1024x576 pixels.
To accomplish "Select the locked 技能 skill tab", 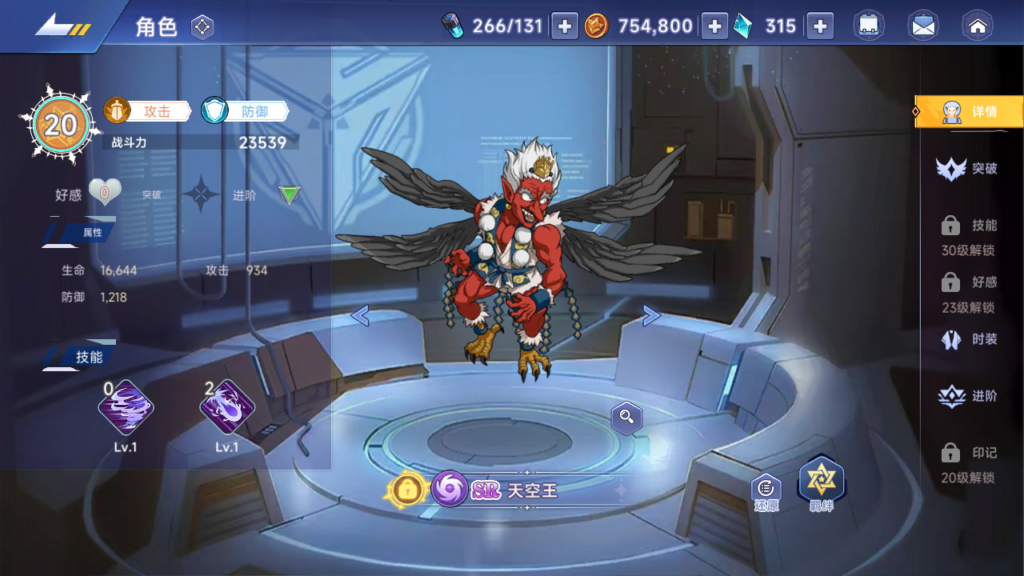I will pos(967,236).
